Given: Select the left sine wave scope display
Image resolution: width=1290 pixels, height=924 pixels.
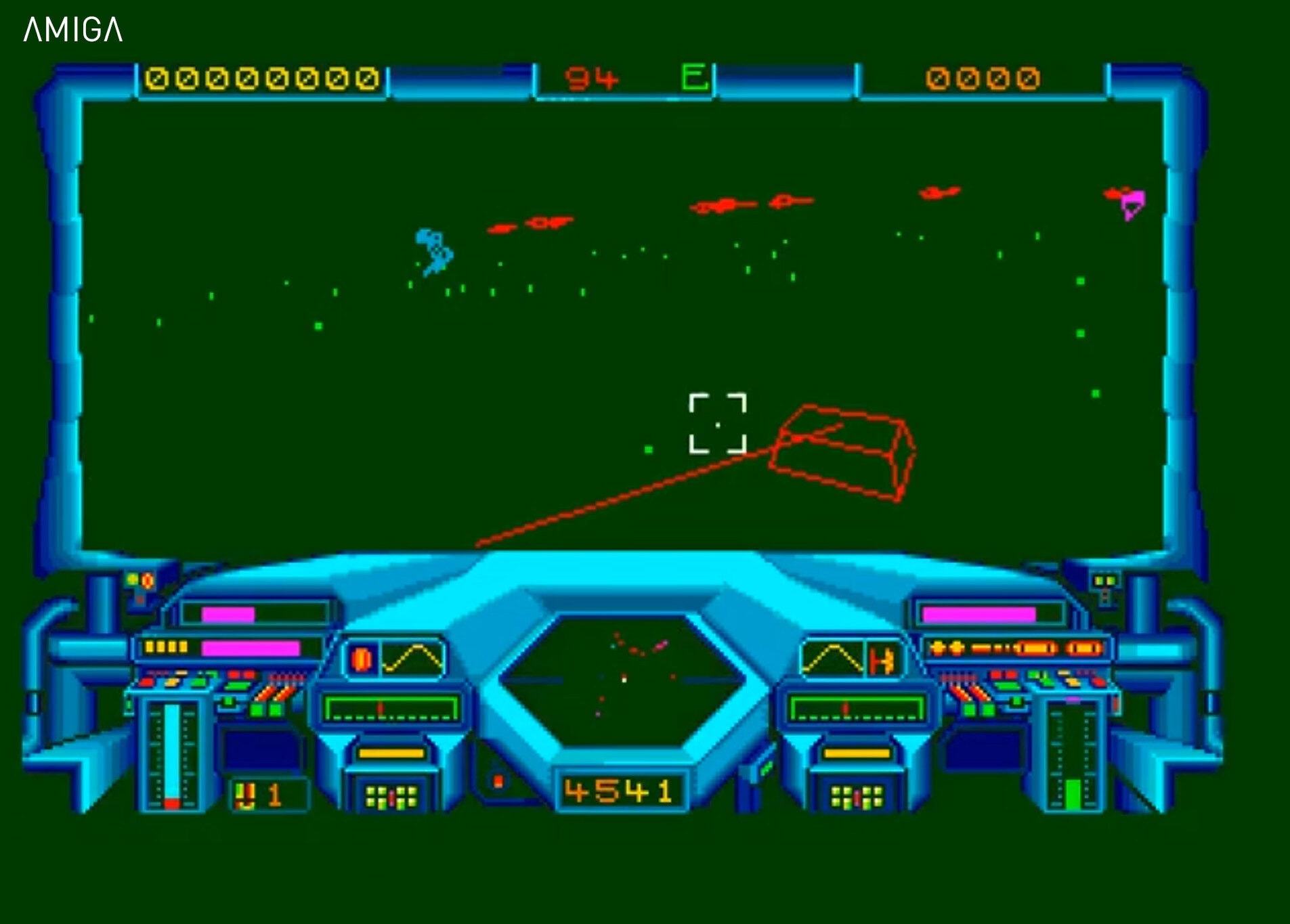Looking at the screenshot, I should point(412,659).
